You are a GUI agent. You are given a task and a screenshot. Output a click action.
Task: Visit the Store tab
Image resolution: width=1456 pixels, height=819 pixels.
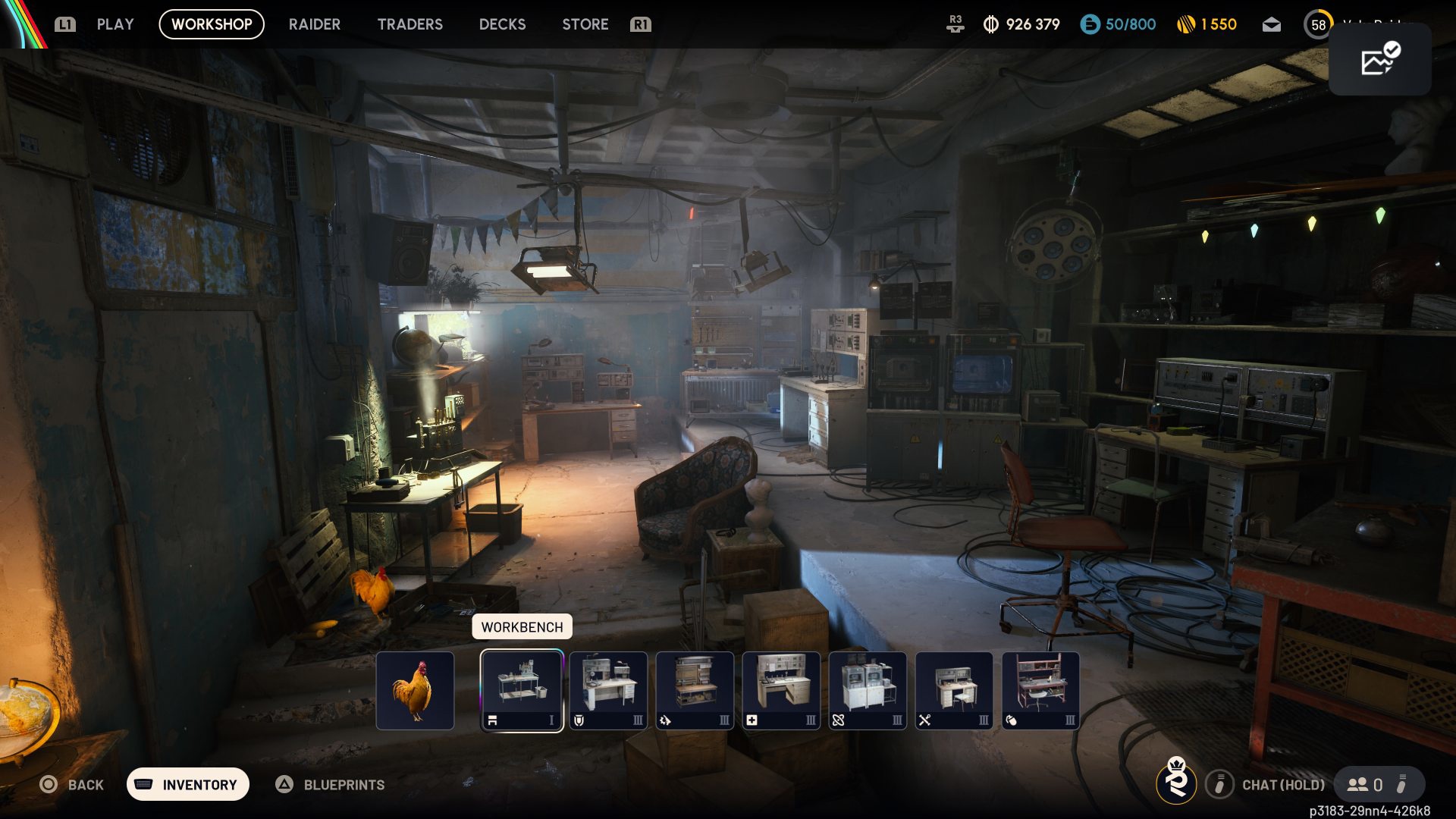585,24
